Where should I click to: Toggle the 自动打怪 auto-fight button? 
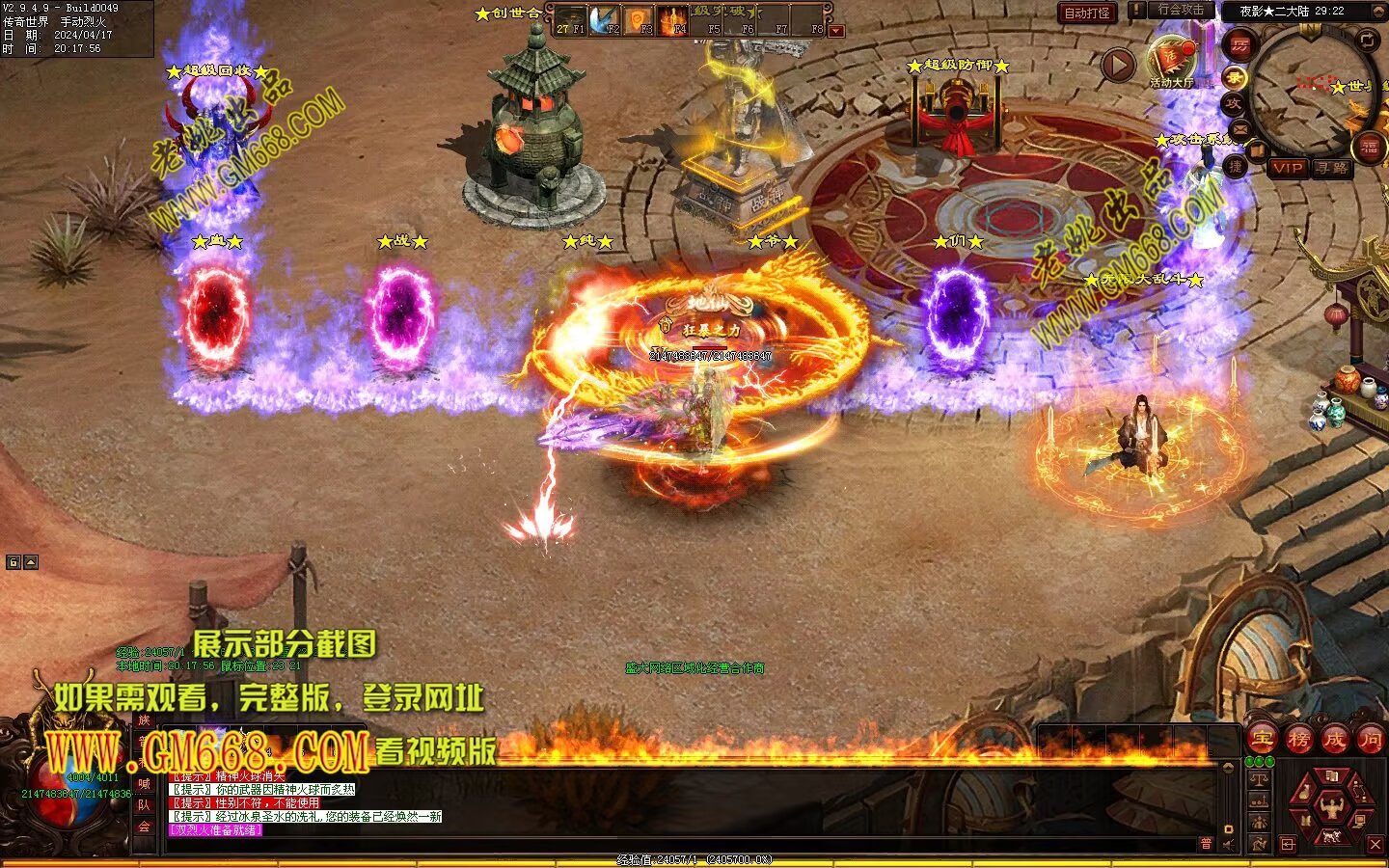pyautogui.click(x=1086, y=13)
